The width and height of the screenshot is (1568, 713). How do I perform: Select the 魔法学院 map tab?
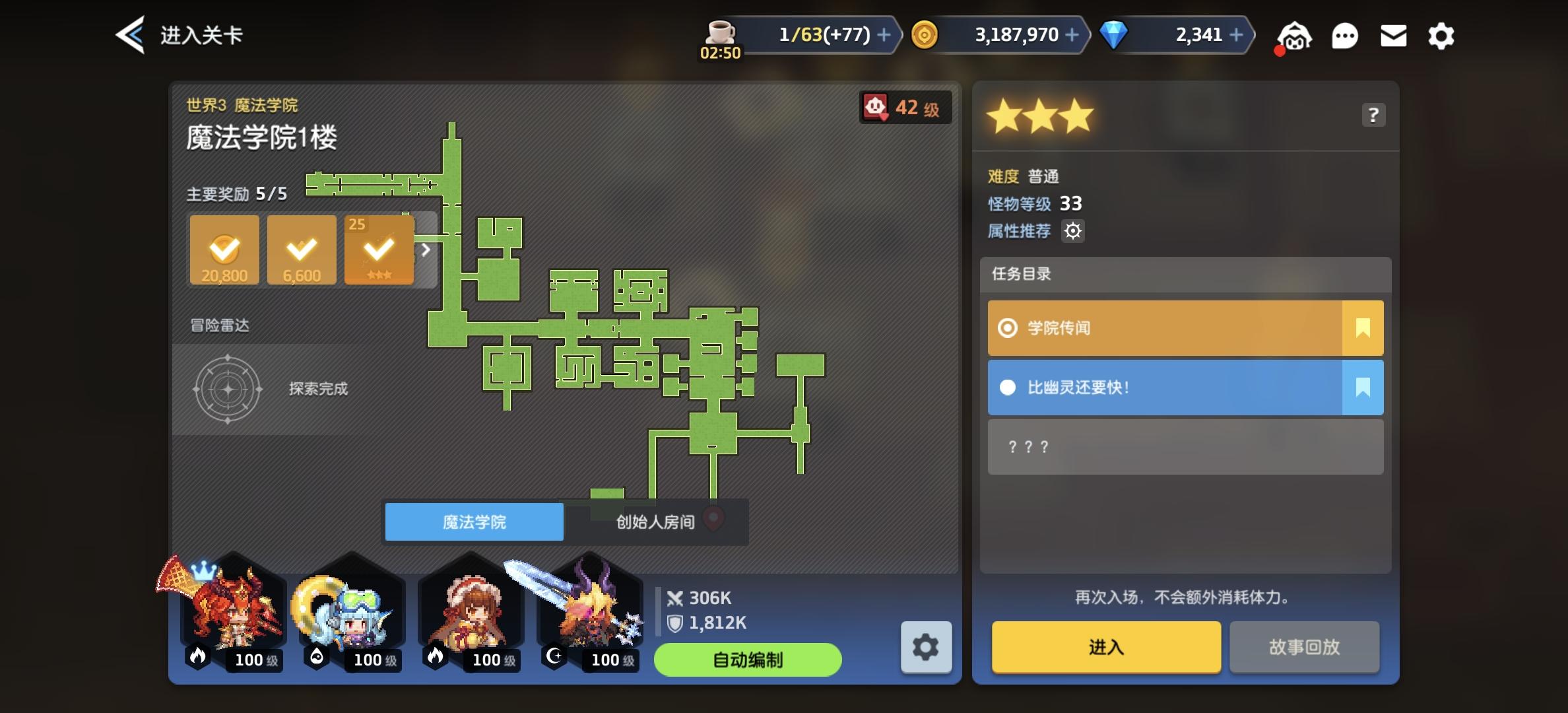click(474, 522)
